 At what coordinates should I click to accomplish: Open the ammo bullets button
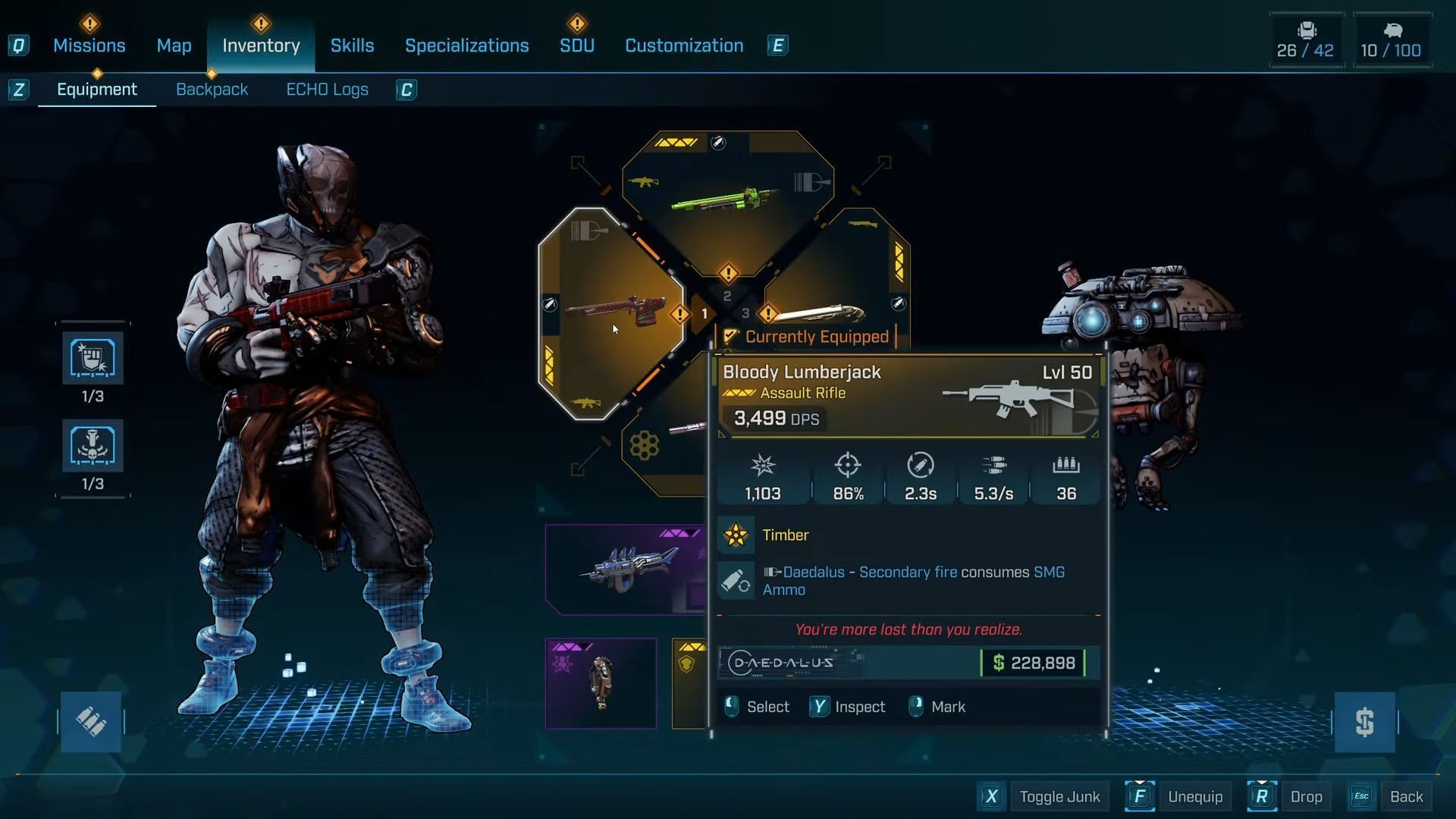coord(91,722)
